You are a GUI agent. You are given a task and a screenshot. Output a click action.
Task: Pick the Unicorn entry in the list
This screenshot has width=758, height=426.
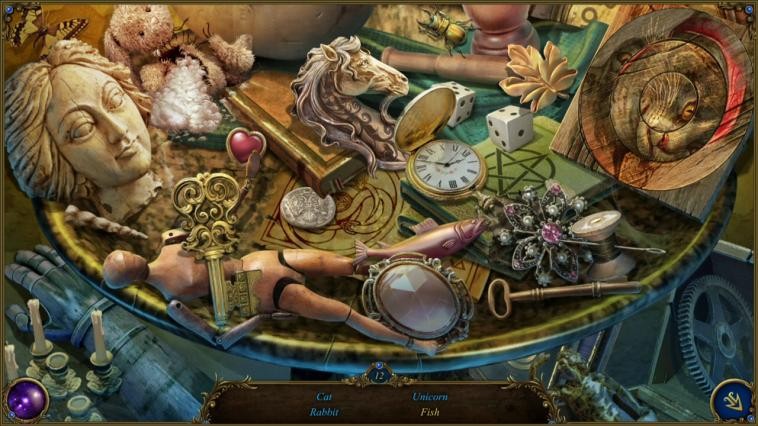pyautogui.click(x=430, y=397)
